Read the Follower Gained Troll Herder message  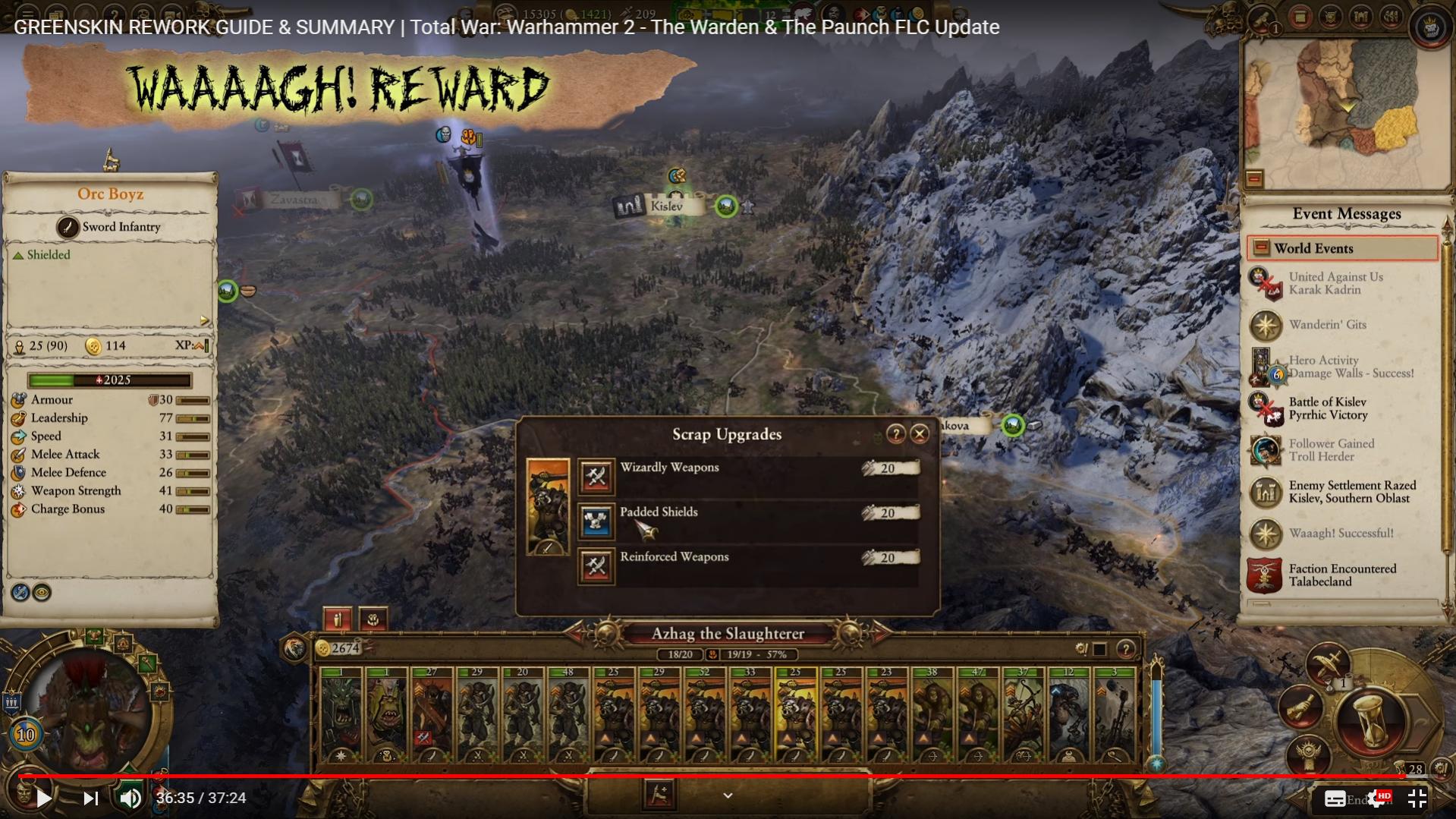[x=1331, y=450]
